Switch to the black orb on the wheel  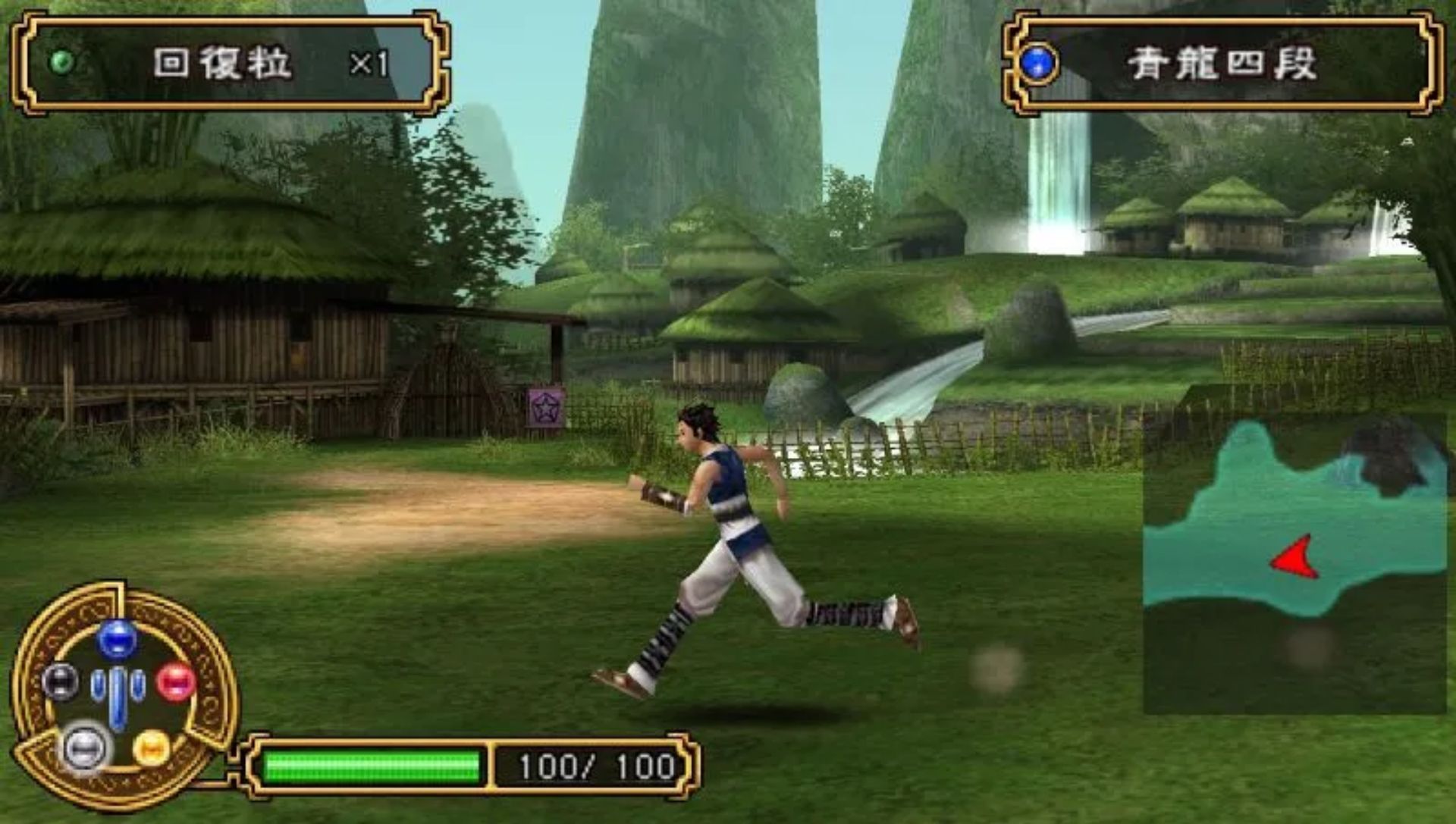click(60, 681)
